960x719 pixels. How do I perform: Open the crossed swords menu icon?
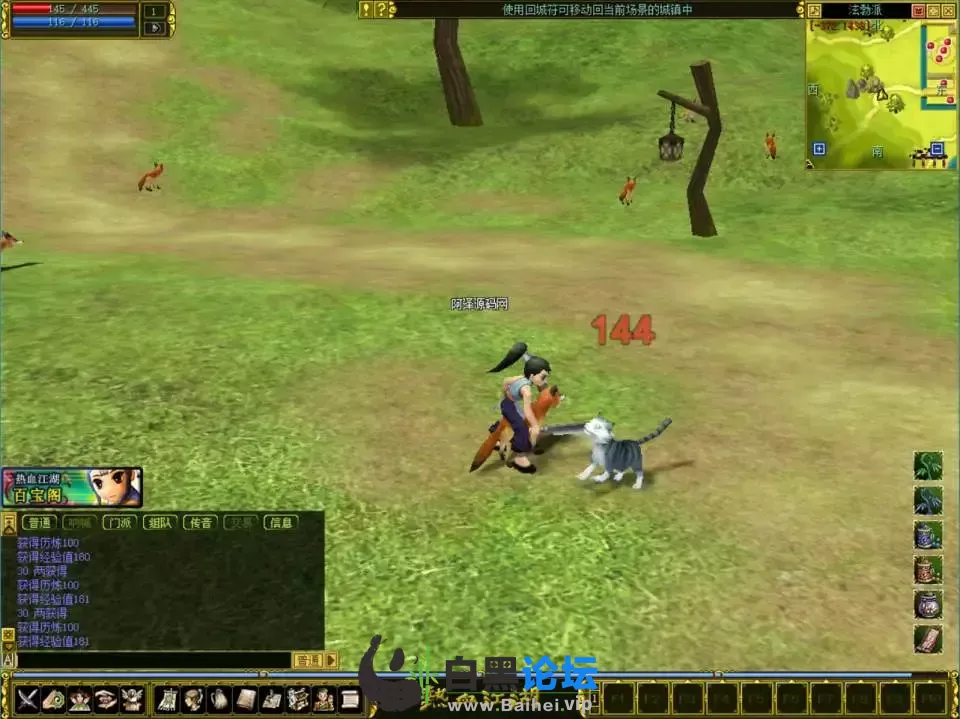[x=27, y=698]
